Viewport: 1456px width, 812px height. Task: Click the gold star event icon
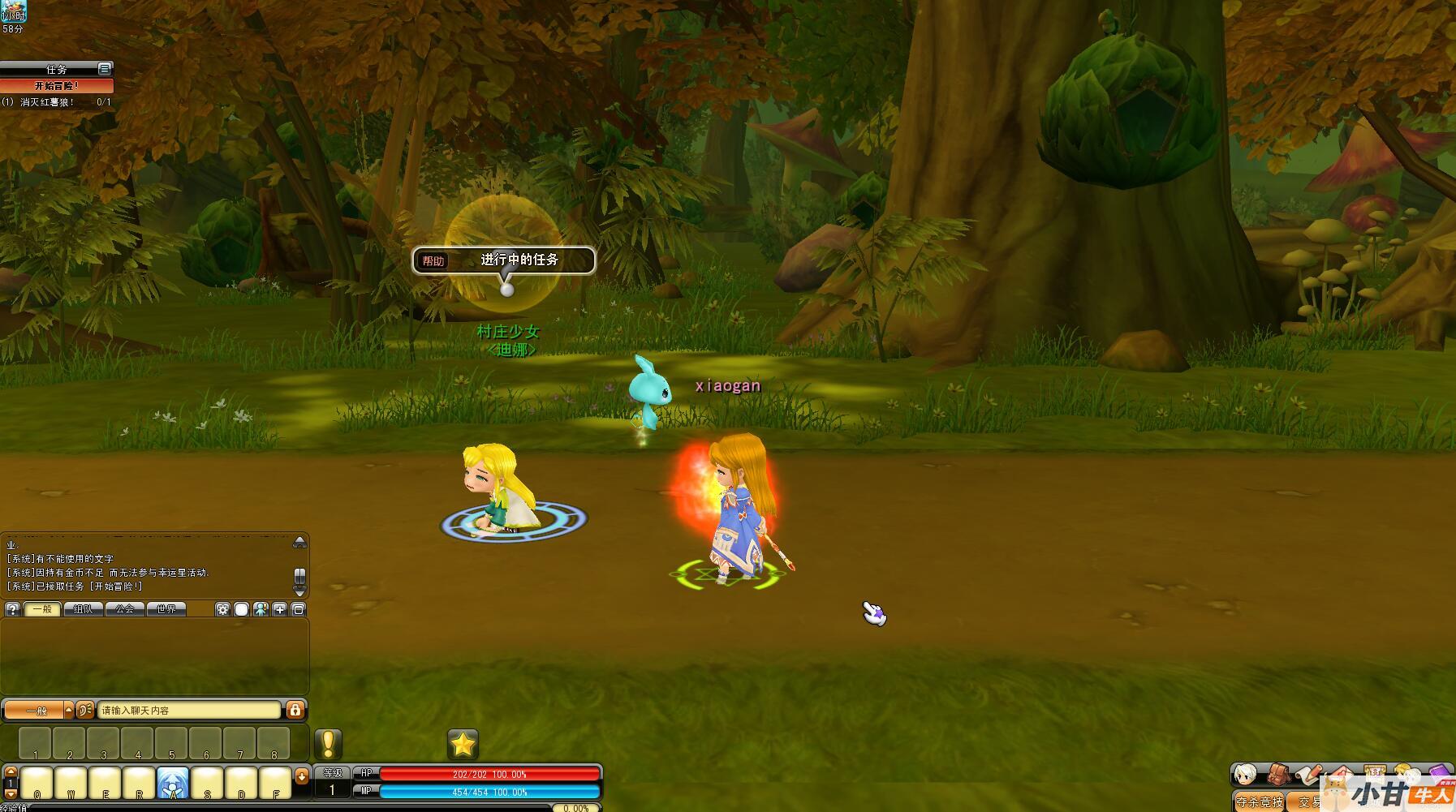(463, 744)
